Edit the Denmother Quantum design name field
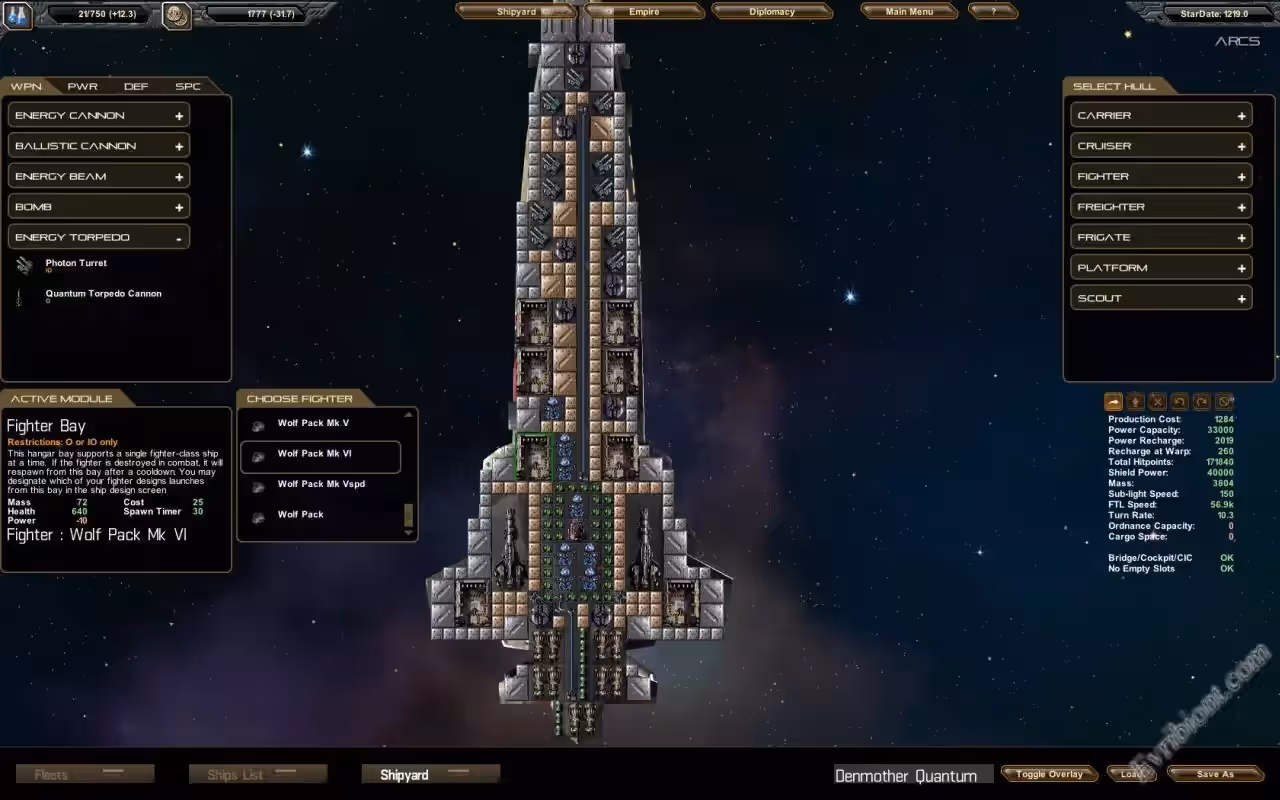Screen dimensions: 1280x800 click(x=908, y=776)
